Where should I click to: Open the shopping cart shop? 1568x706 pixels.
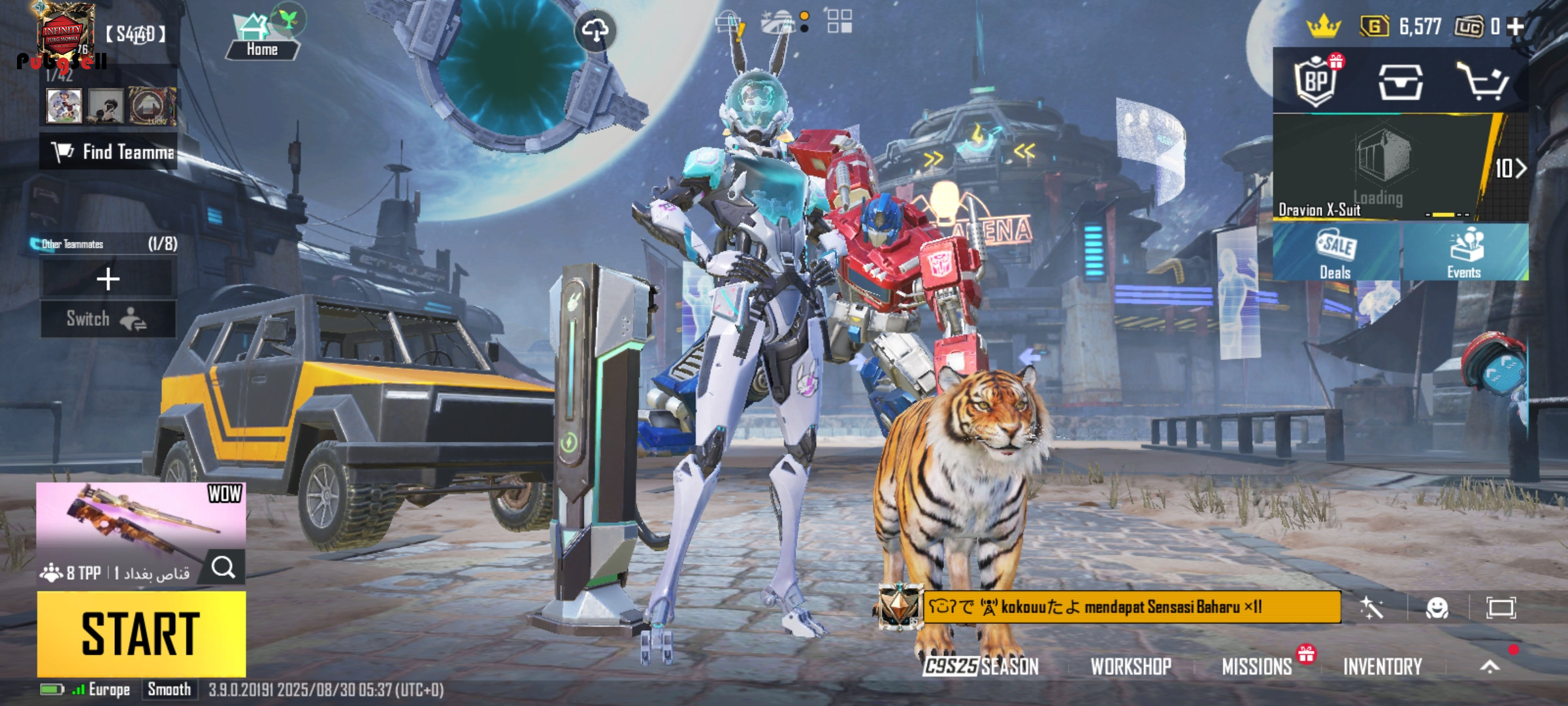1482,82
